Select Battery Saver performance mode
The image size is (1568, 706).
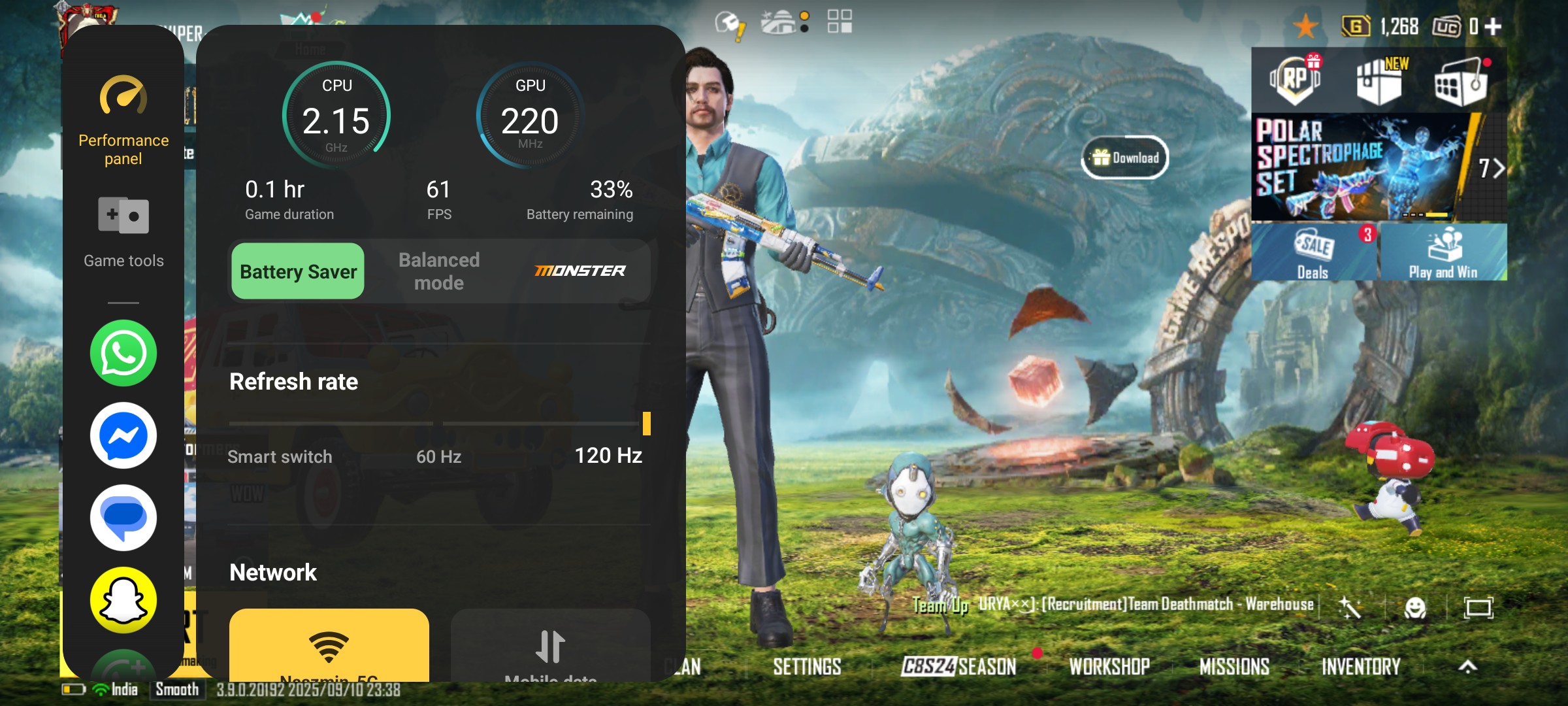tap(298, 271)
